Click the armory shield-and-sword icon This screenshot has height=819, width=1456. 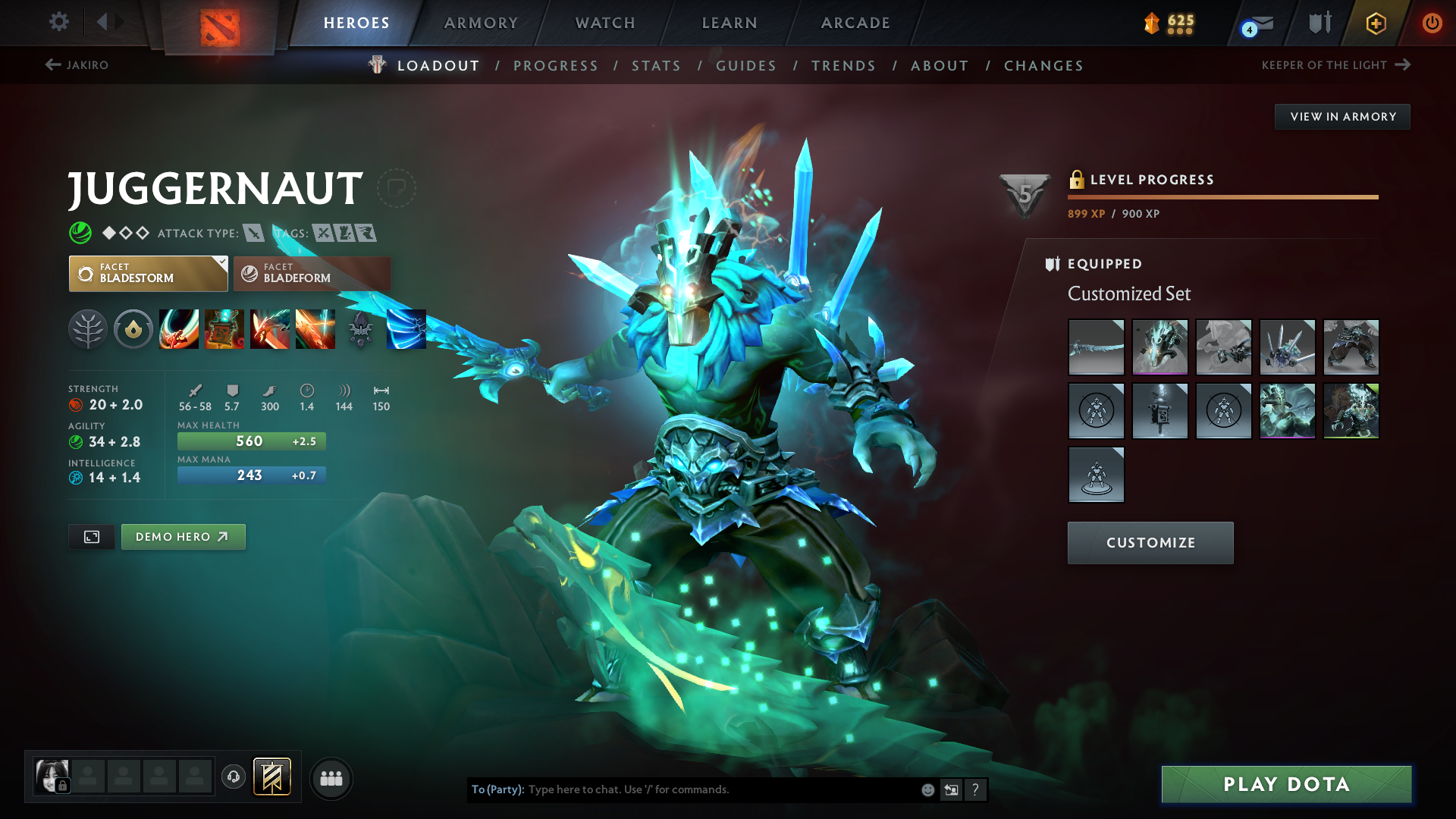coord(1318,23)
